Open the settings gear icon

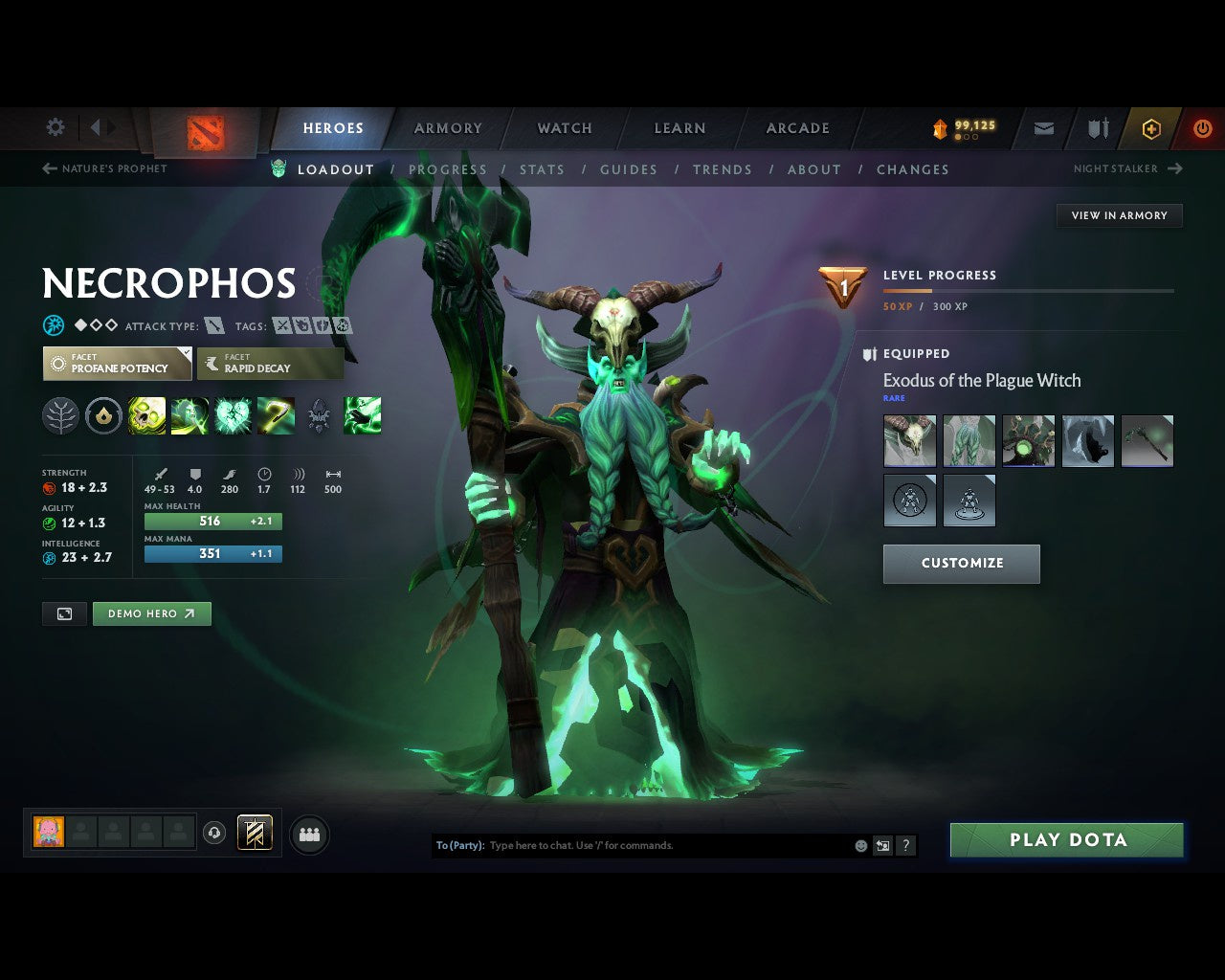pyautogui.click(x=55, y=127)
